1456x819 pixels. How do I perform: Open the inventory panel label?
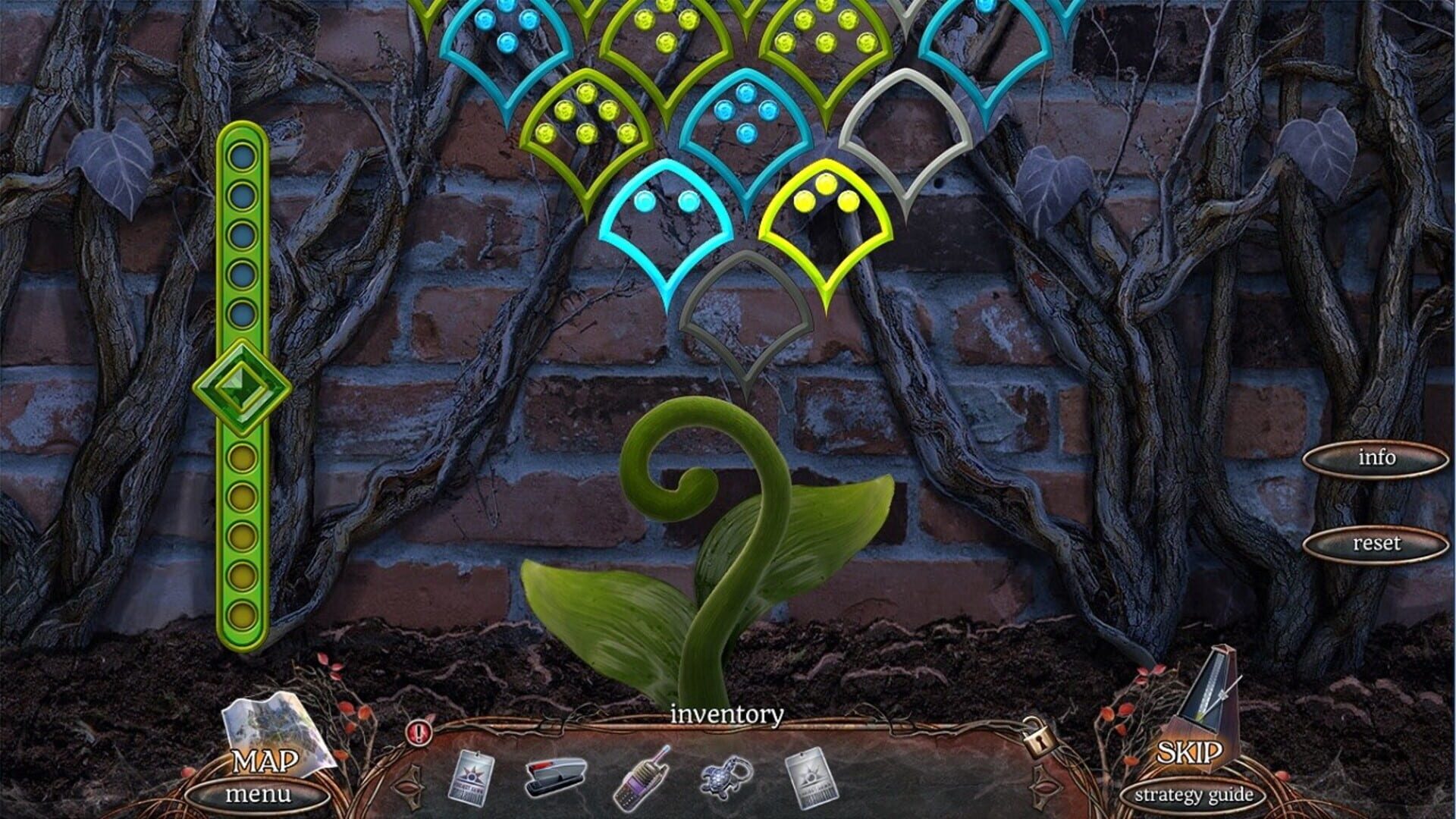pyautogui.click(x=726, y=714)
